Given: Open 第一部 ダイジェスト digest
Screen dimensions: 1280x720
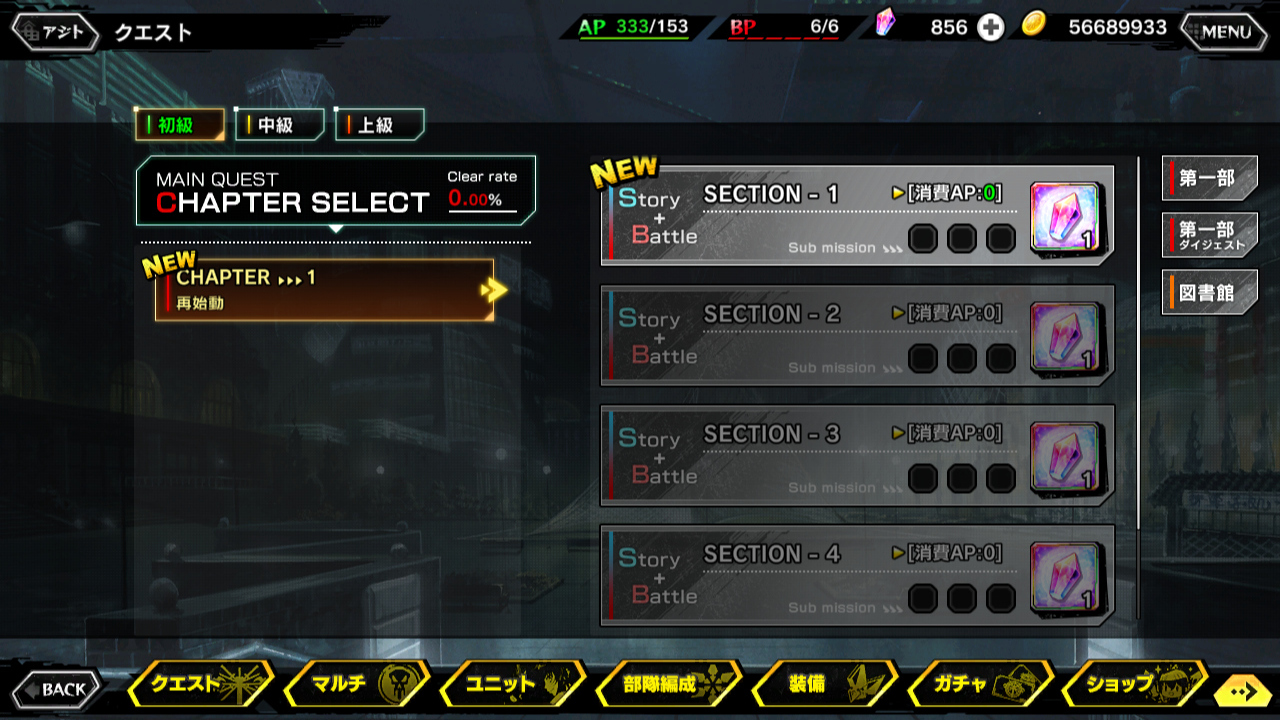Looking at the screenshot, I should click(1209, 236).
